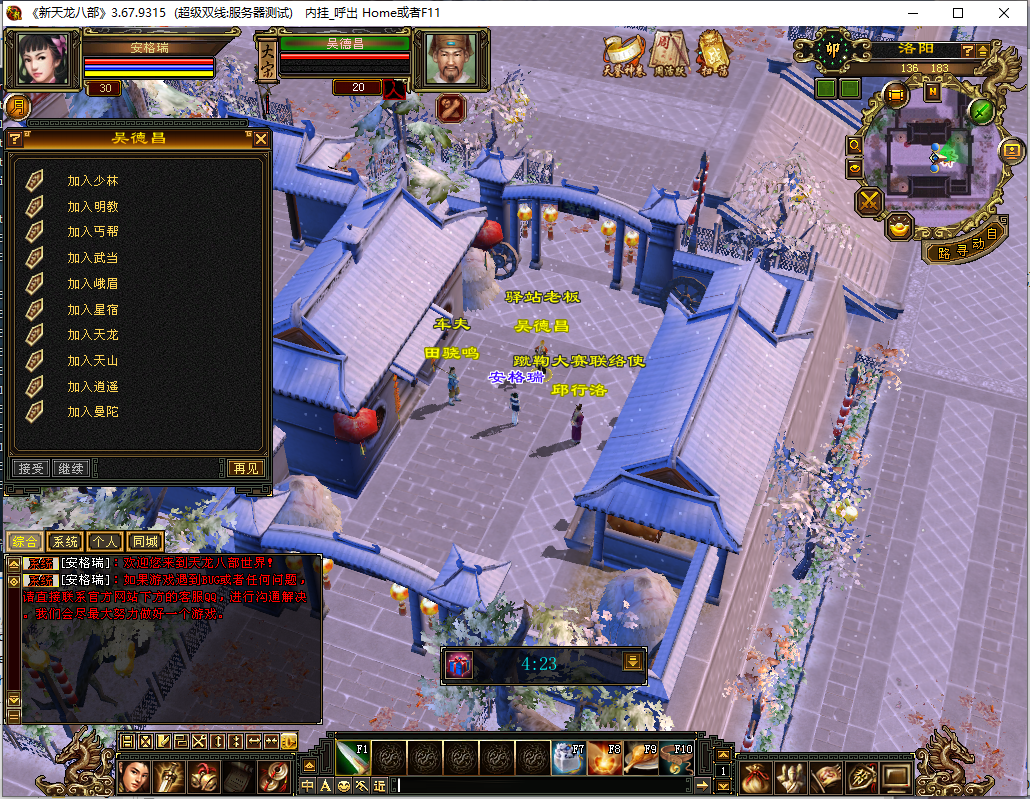Switch to the 系统 chat tab

(x=64, y=542)
